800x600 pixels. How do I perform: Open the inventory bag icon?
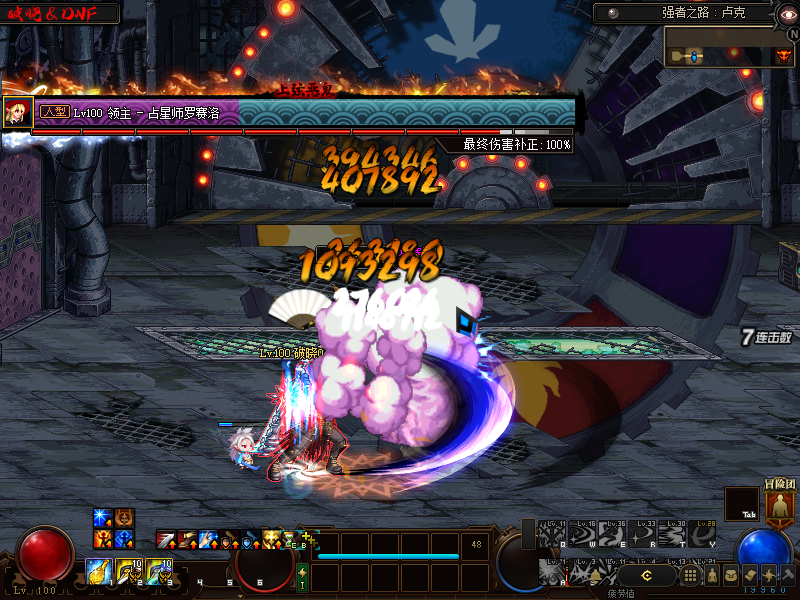click(732, 576)
